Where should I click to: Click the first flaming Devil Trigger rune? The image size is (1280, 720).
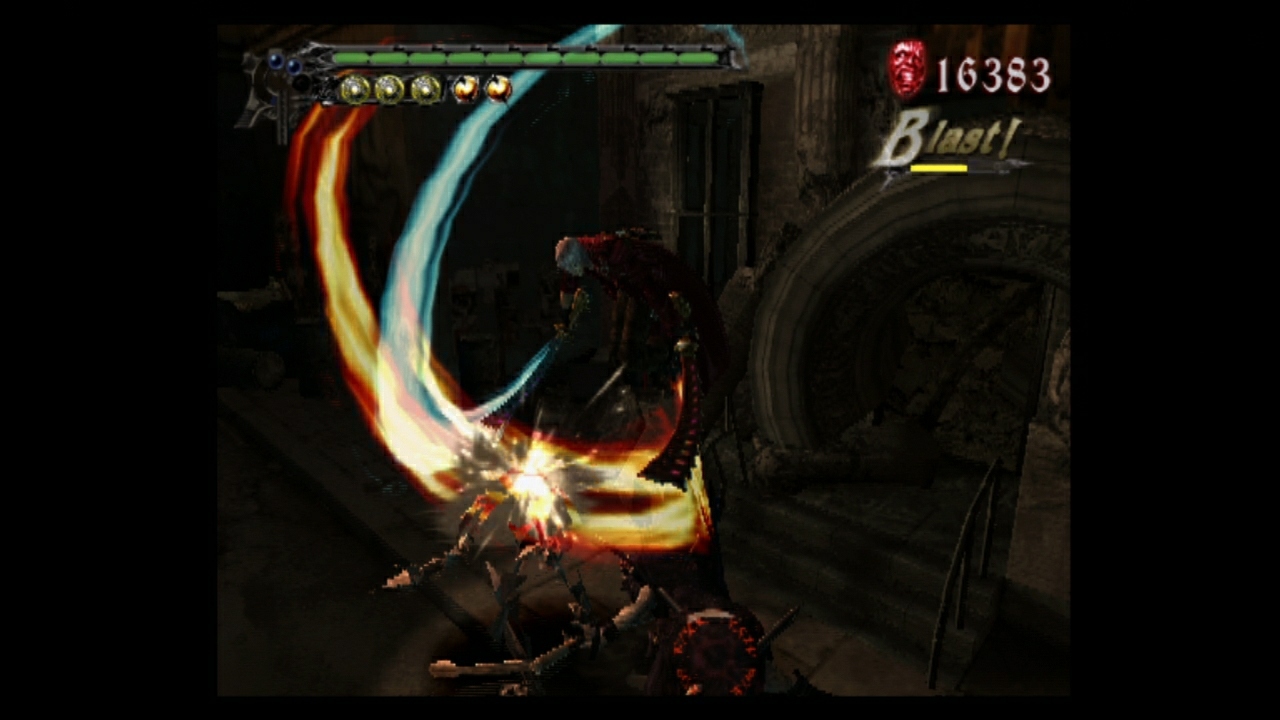(x=463, y=88)
